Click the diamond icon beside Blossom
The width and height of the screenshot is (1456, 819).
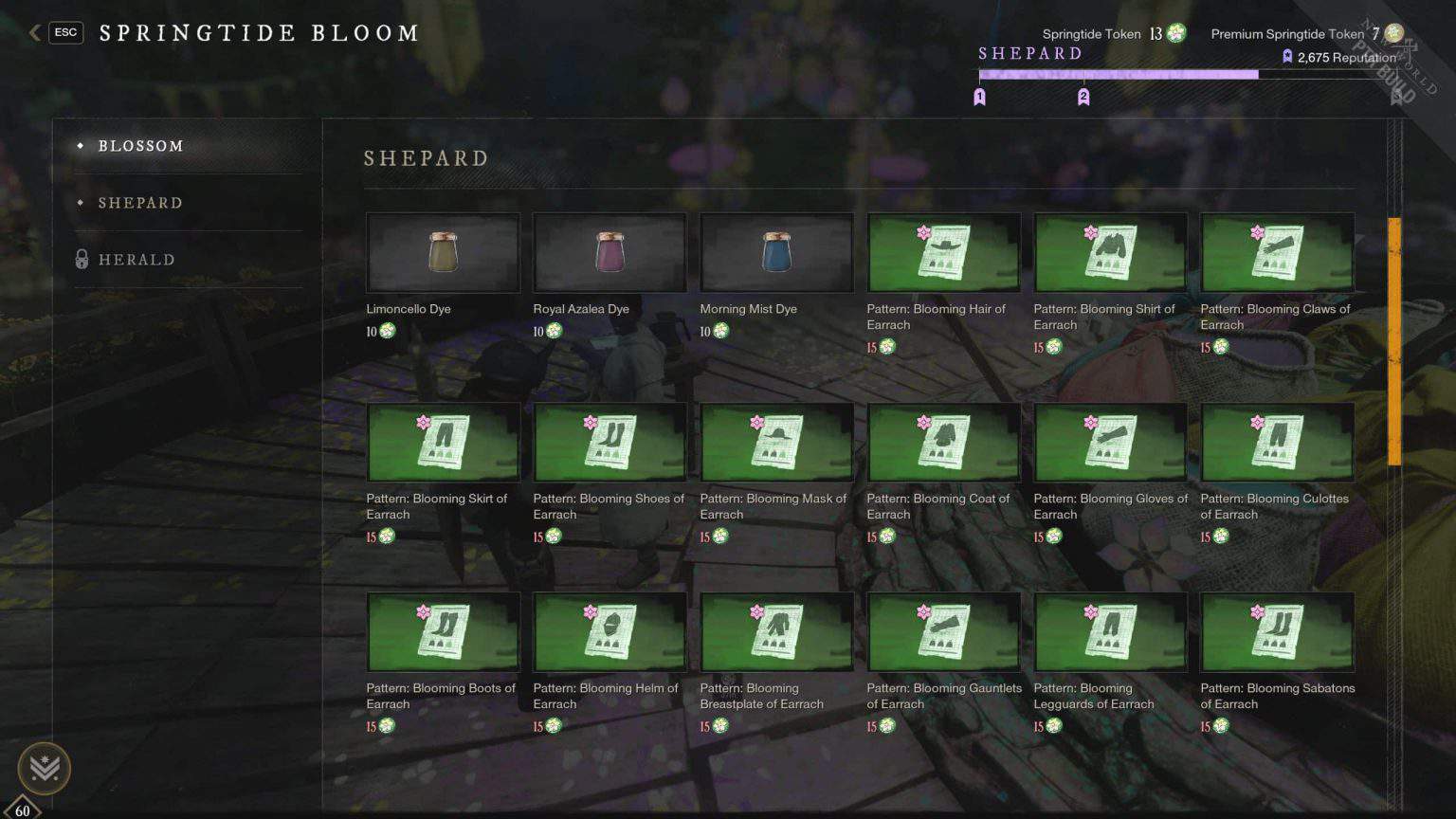click(x=80, y=146)
